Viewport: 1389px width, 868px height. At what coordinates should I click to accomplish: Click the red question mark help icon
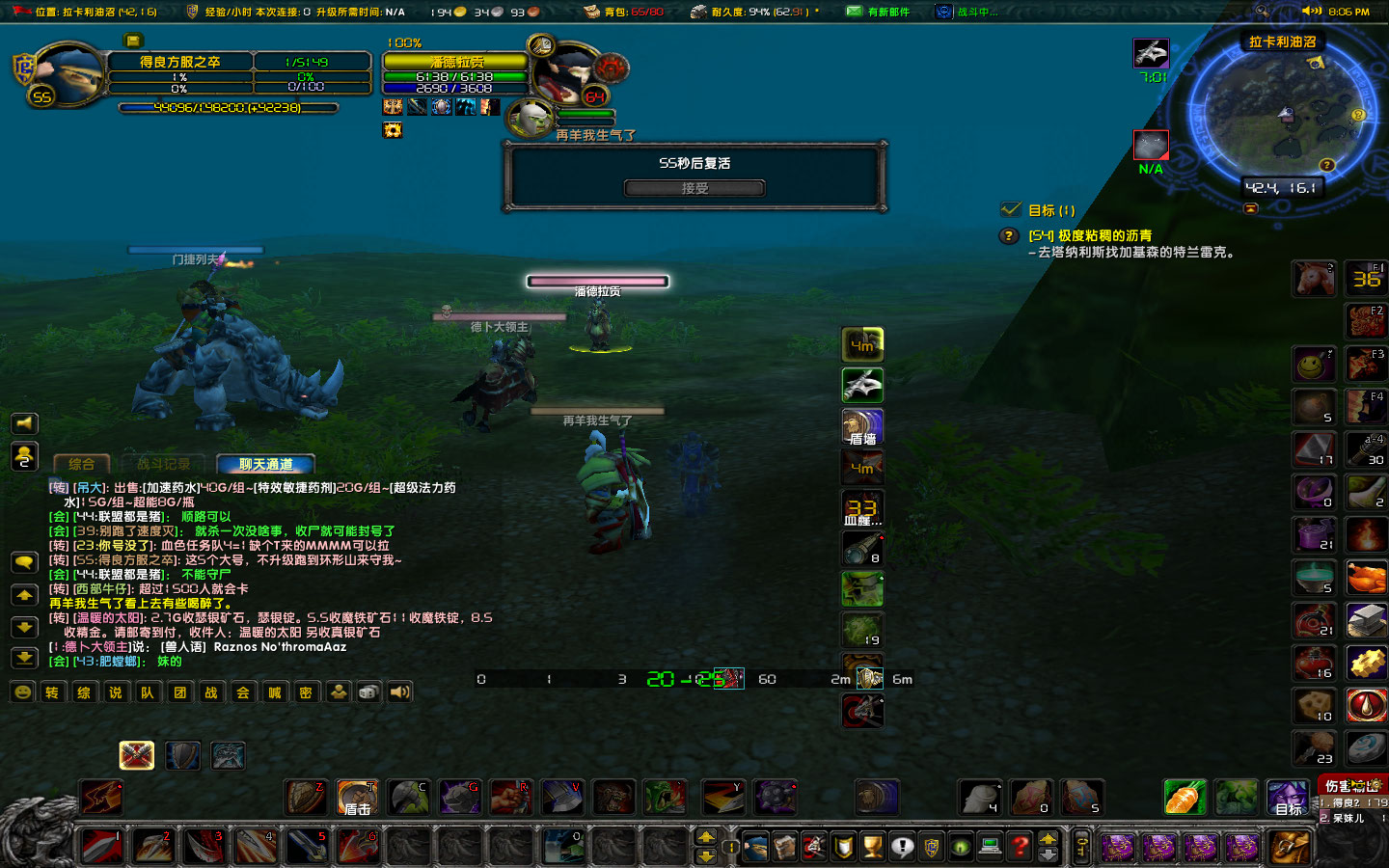pos(1020,847)
